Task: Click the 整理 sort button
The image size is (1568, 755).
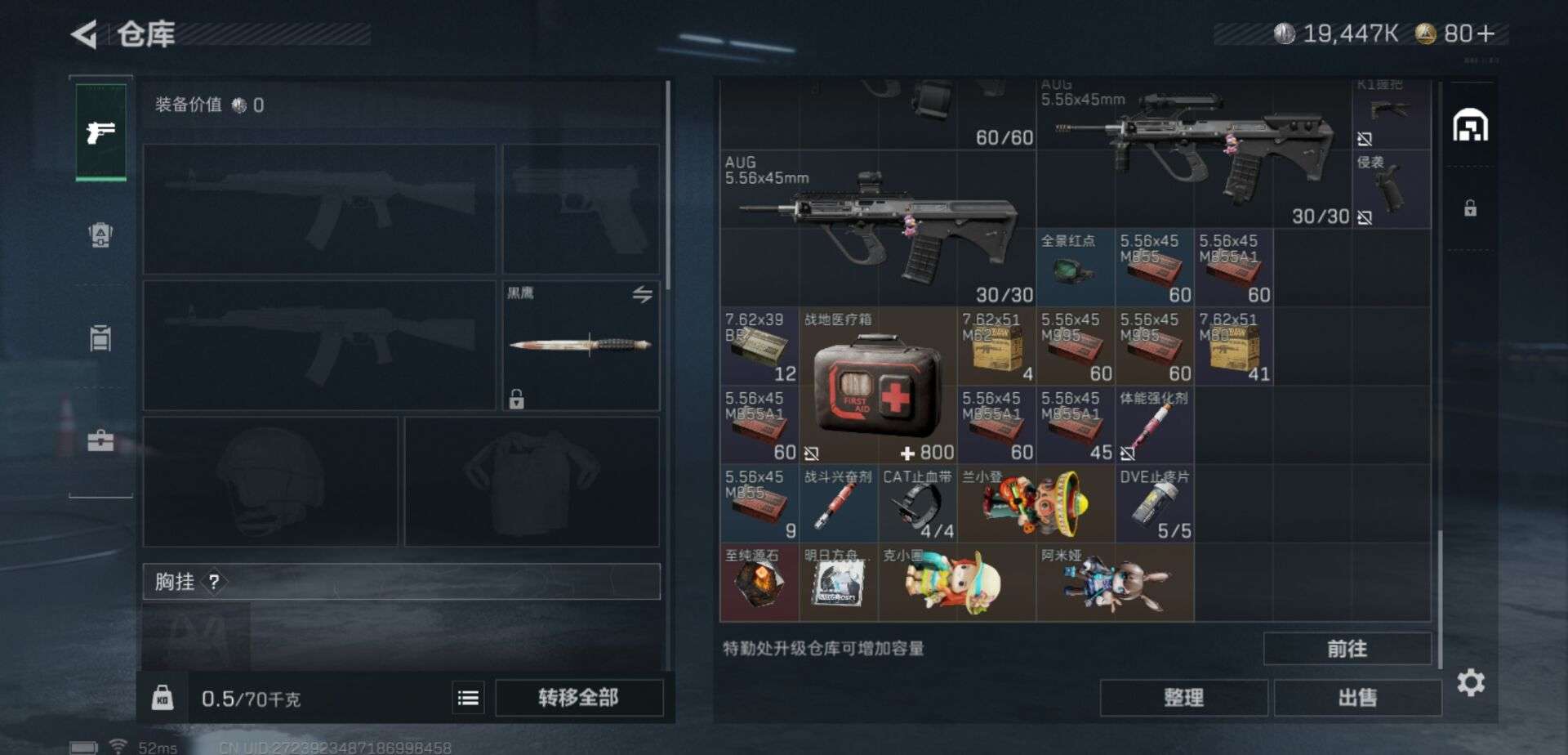Action: pyautogui.click(x=1184, y=698)
